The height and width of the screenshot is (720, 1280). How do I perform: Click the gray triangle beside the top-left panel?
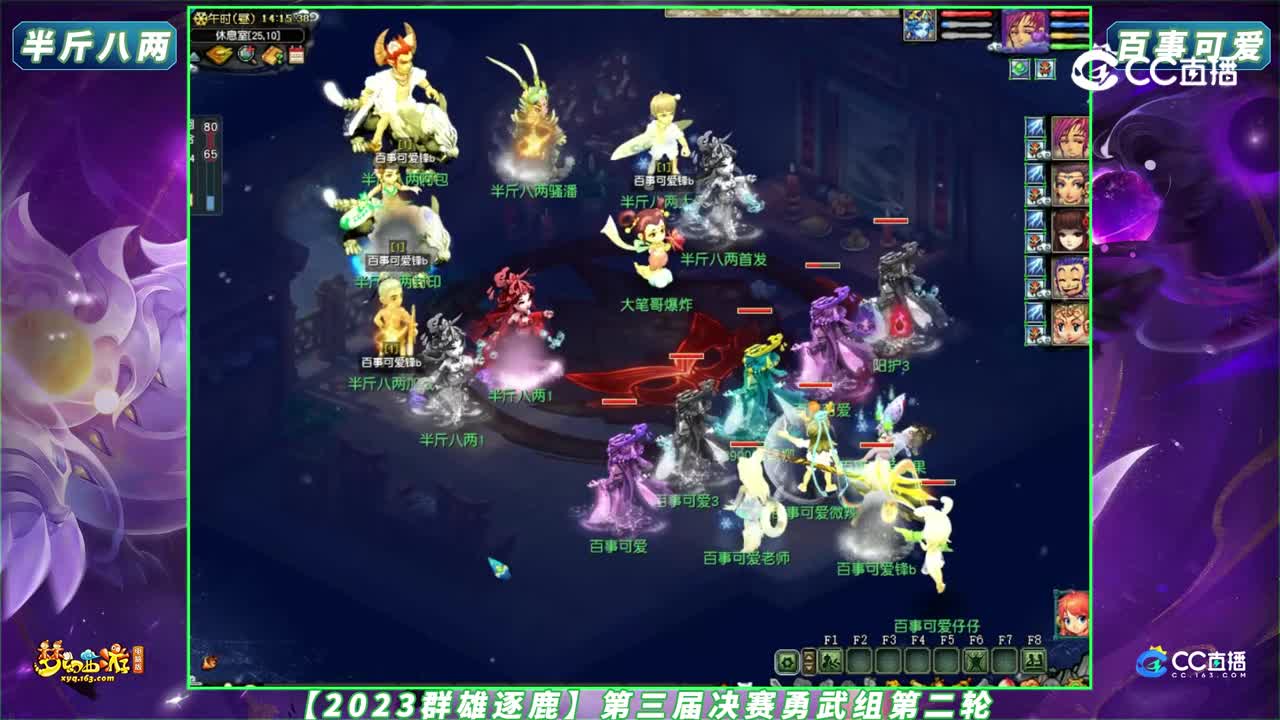194,55
